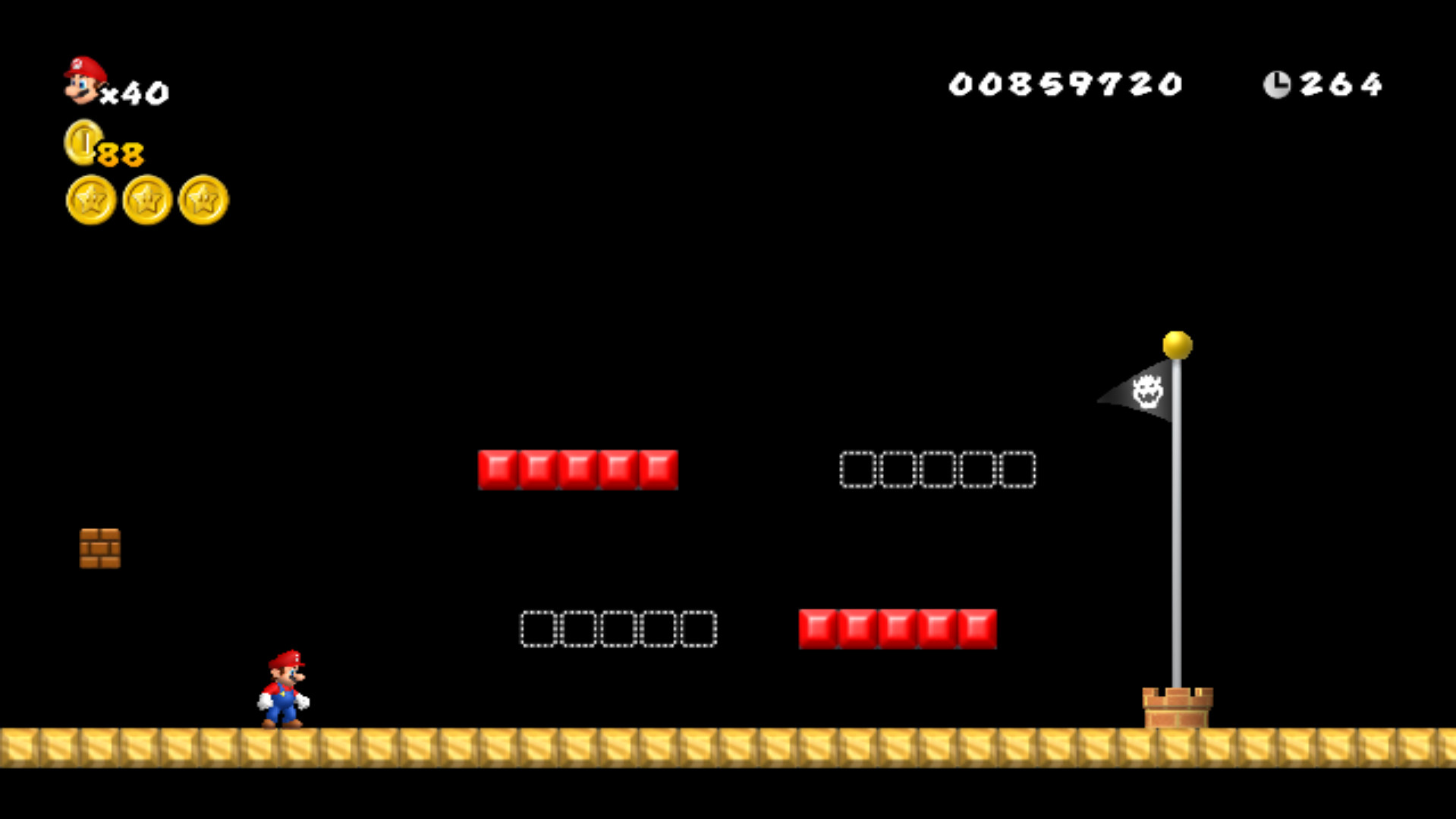Click the timer value 264
Viewport: 1456px width, 819px height.
coord(1341,85)
